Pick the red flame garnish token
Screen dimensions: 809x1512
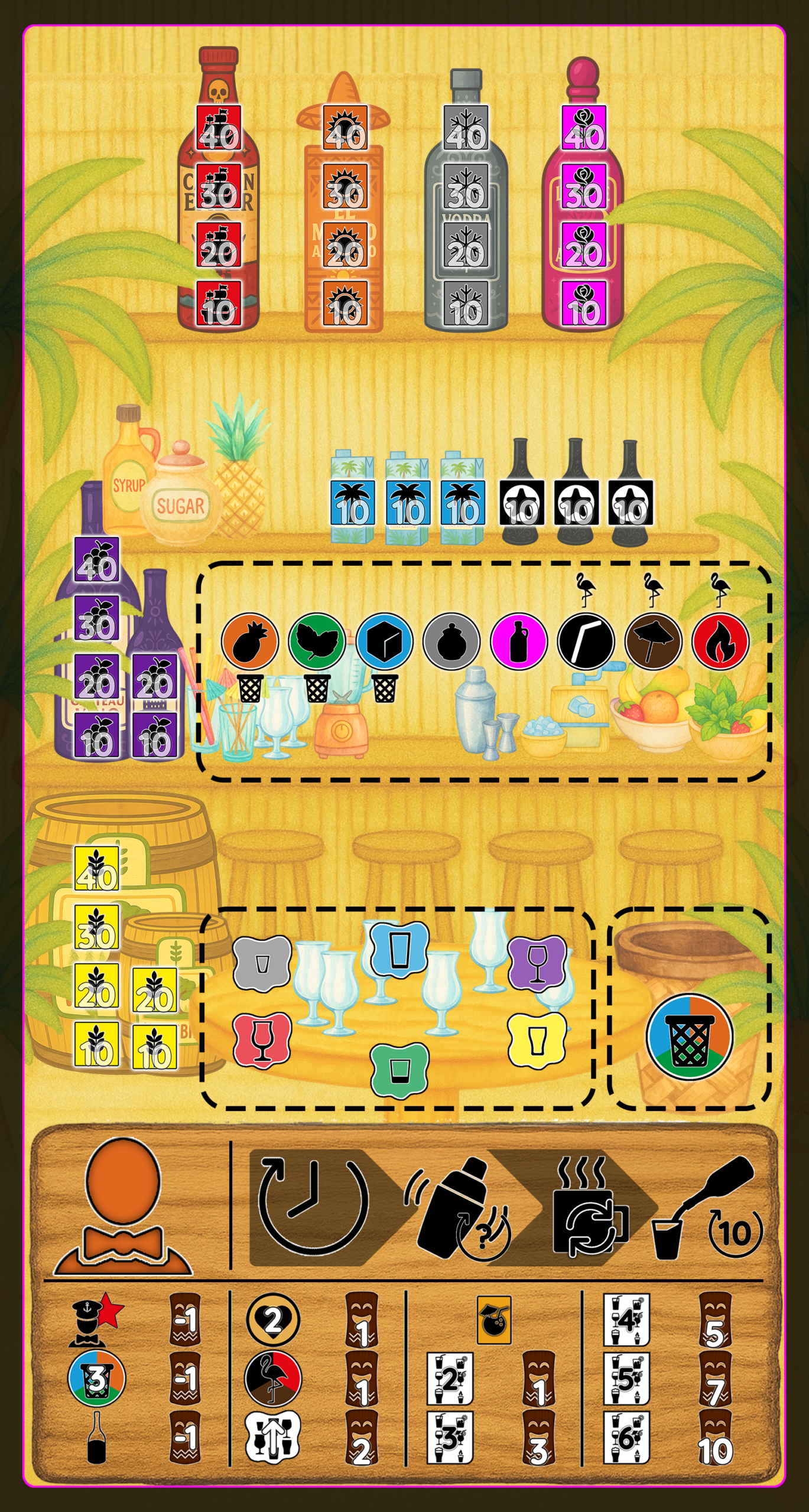[x=721, y=641]
